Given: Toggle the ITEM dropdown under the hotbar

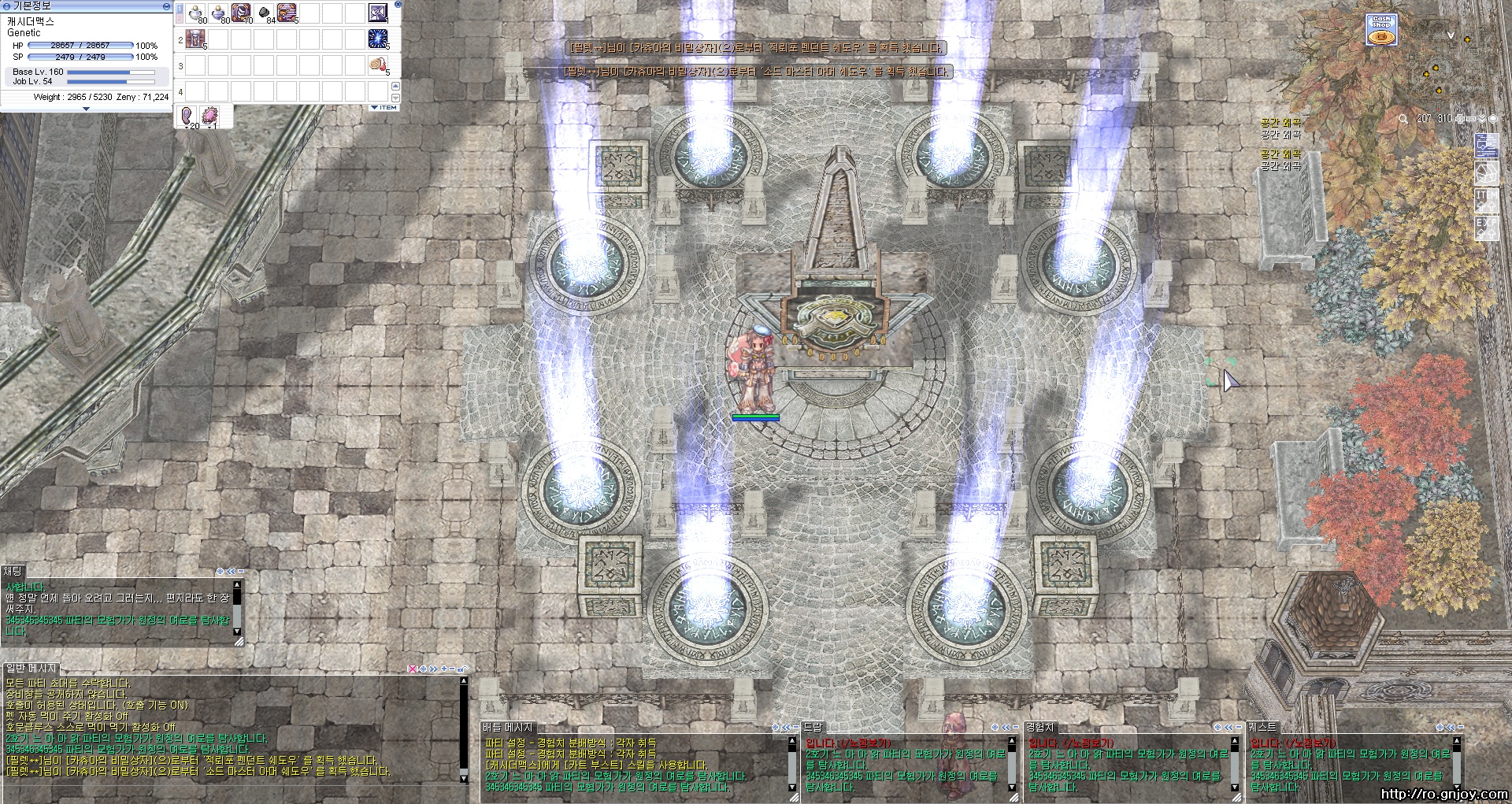Looking at the screenshot, I should click(x=384, y=107).
